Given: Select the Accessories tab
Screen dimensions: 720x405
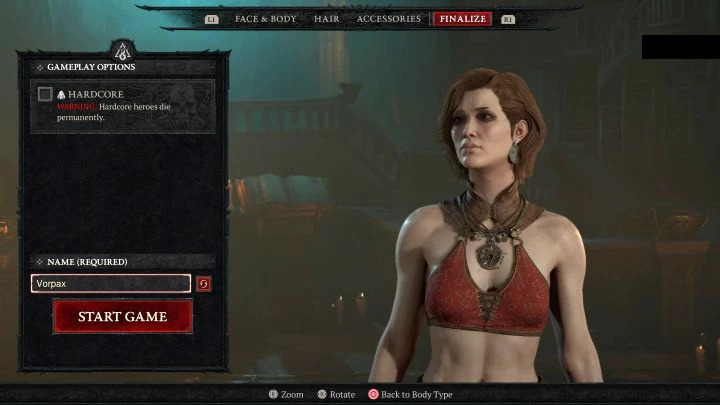Looking at the screenshot, I should (389, 19).
